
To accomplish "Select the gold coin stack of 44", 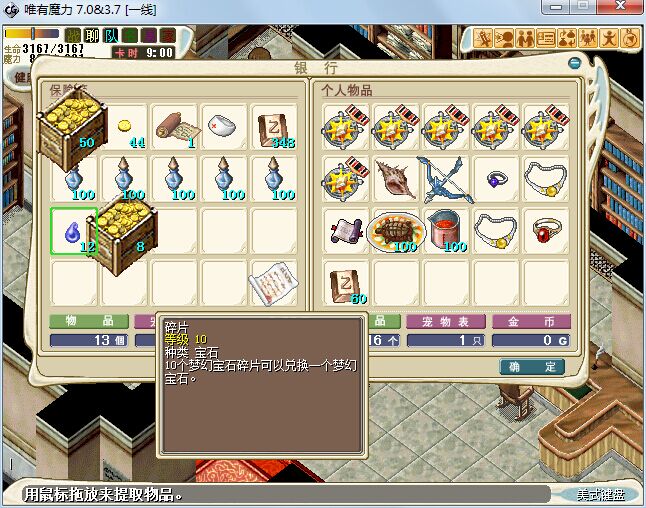I will tap(126, 128).
